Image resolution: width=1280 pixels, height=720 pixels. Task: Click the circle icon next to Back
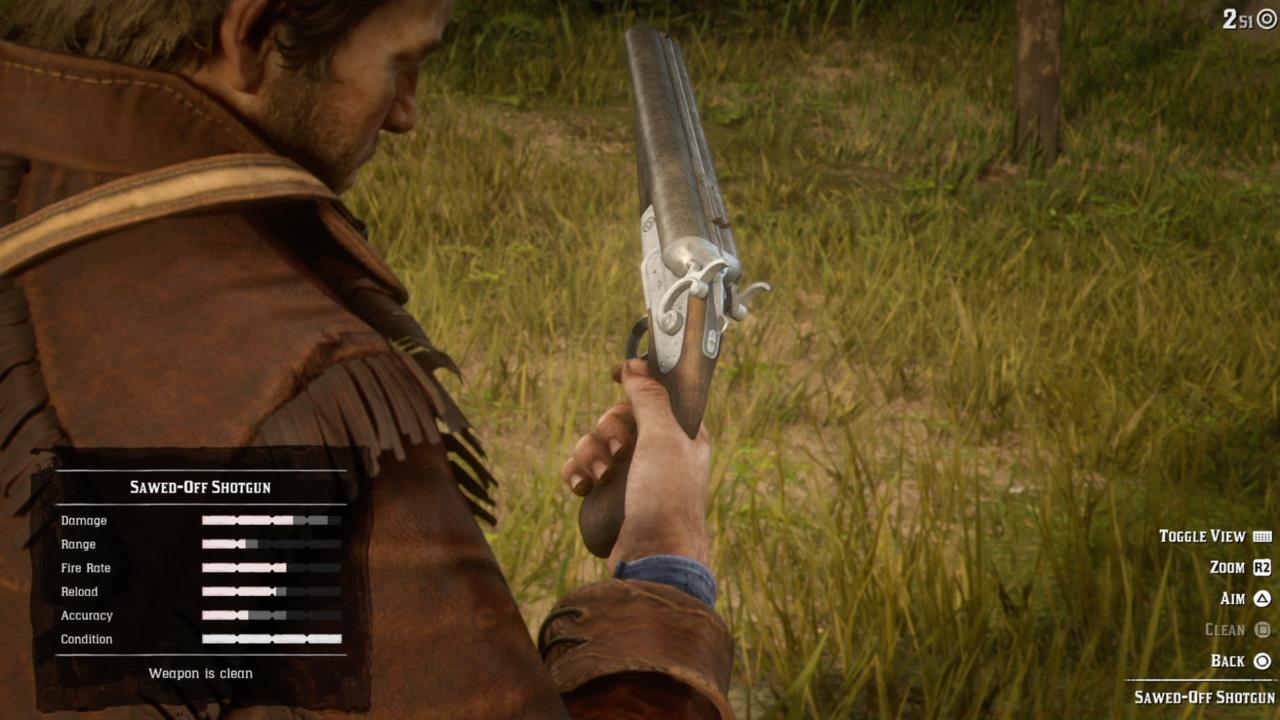tap(1263, 661)
